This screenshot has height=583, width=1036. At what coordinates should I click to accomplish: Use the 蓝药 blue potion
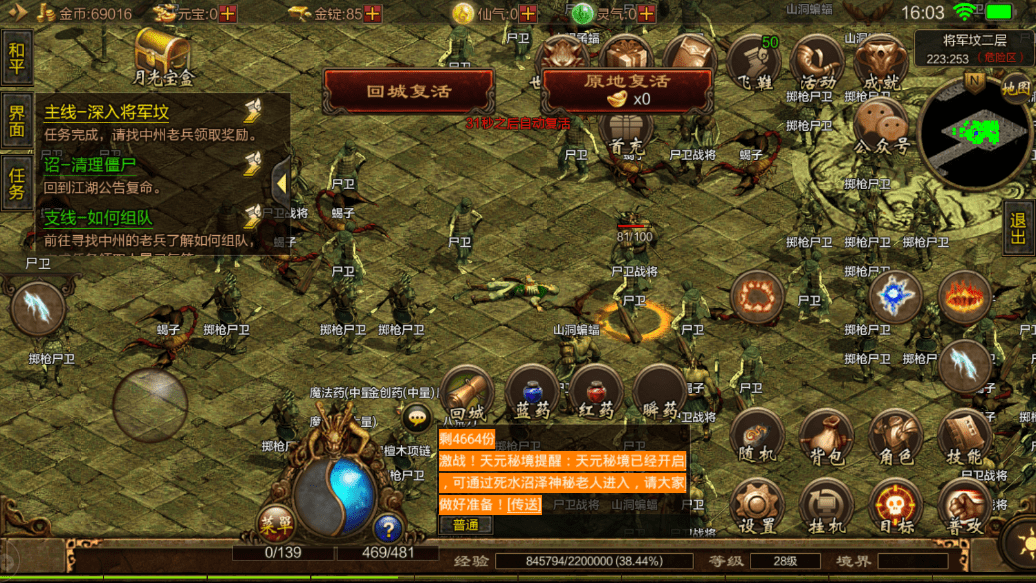point(532,393)
